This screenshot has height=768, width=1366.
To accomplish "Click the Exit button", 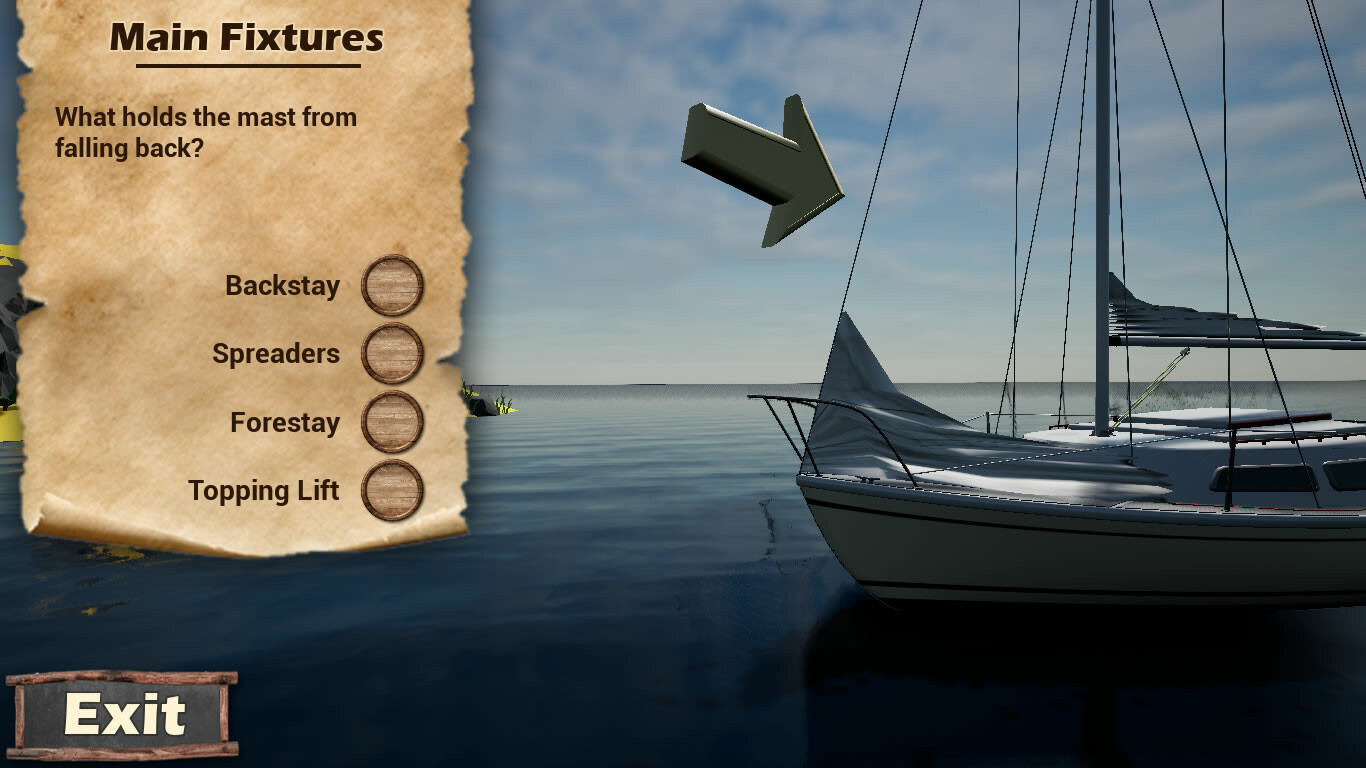I will tap(124, 713).
